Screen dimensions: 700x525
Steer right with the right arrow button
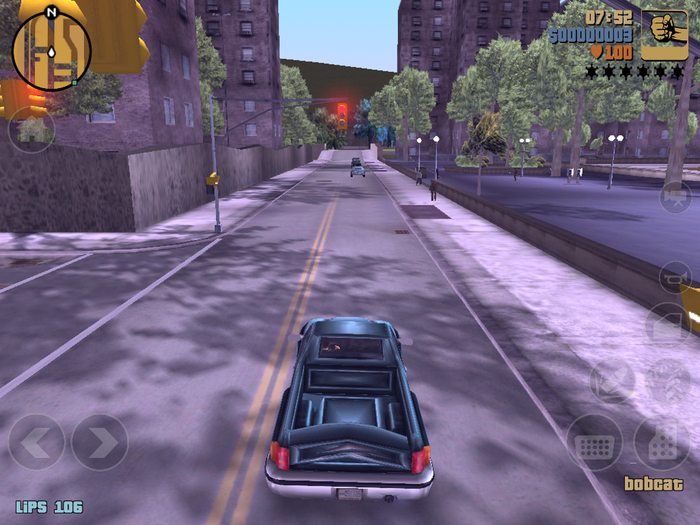tap(100, 442)
